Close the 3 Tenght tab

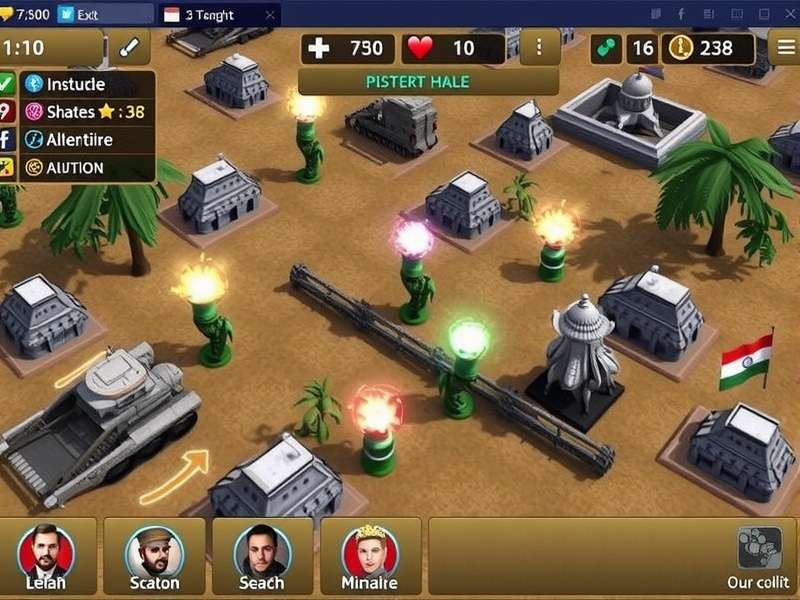pyautogui.click(x=268, y=15)
